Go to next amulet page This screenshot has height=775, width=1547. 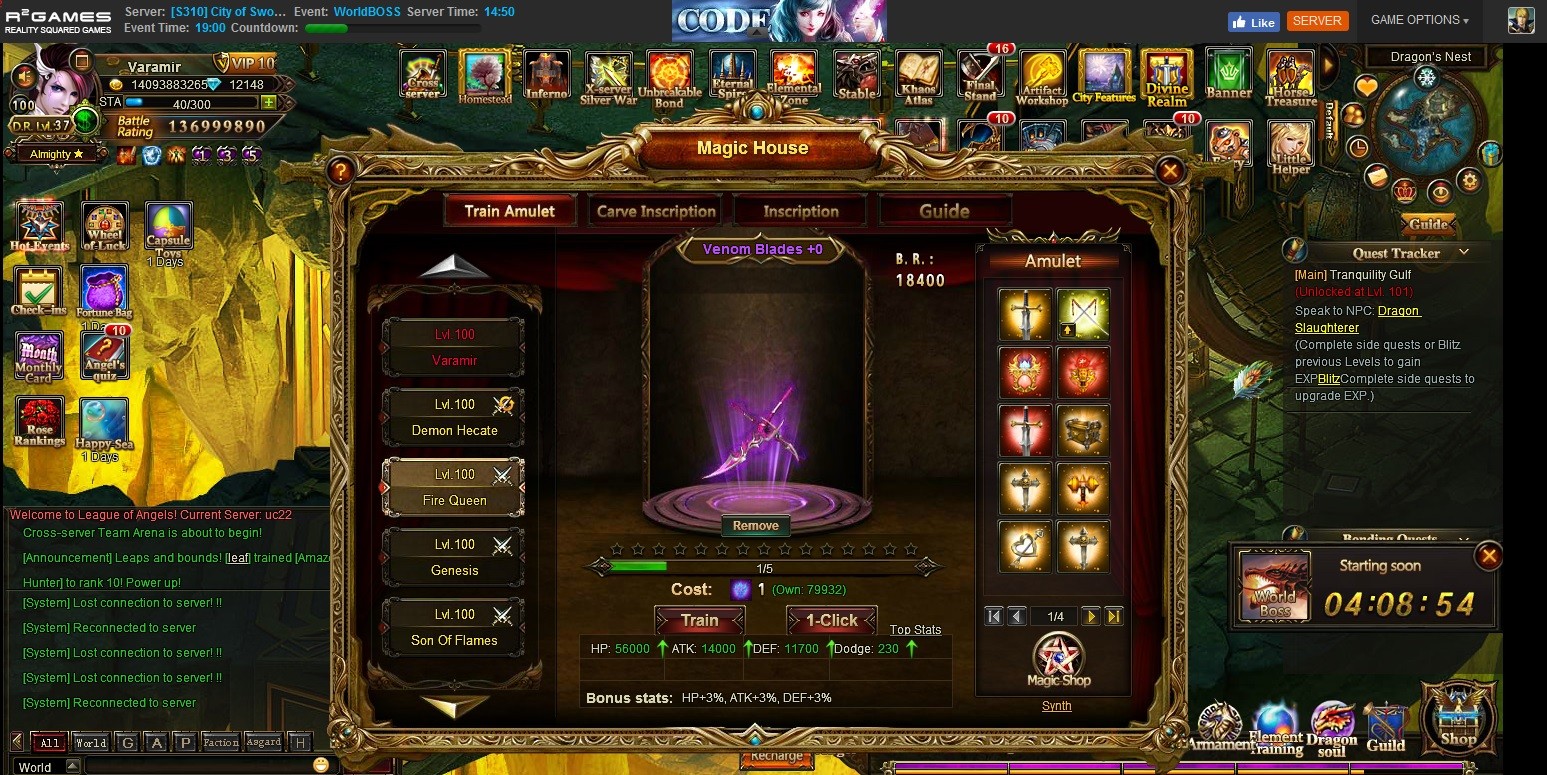point(1090,617)
